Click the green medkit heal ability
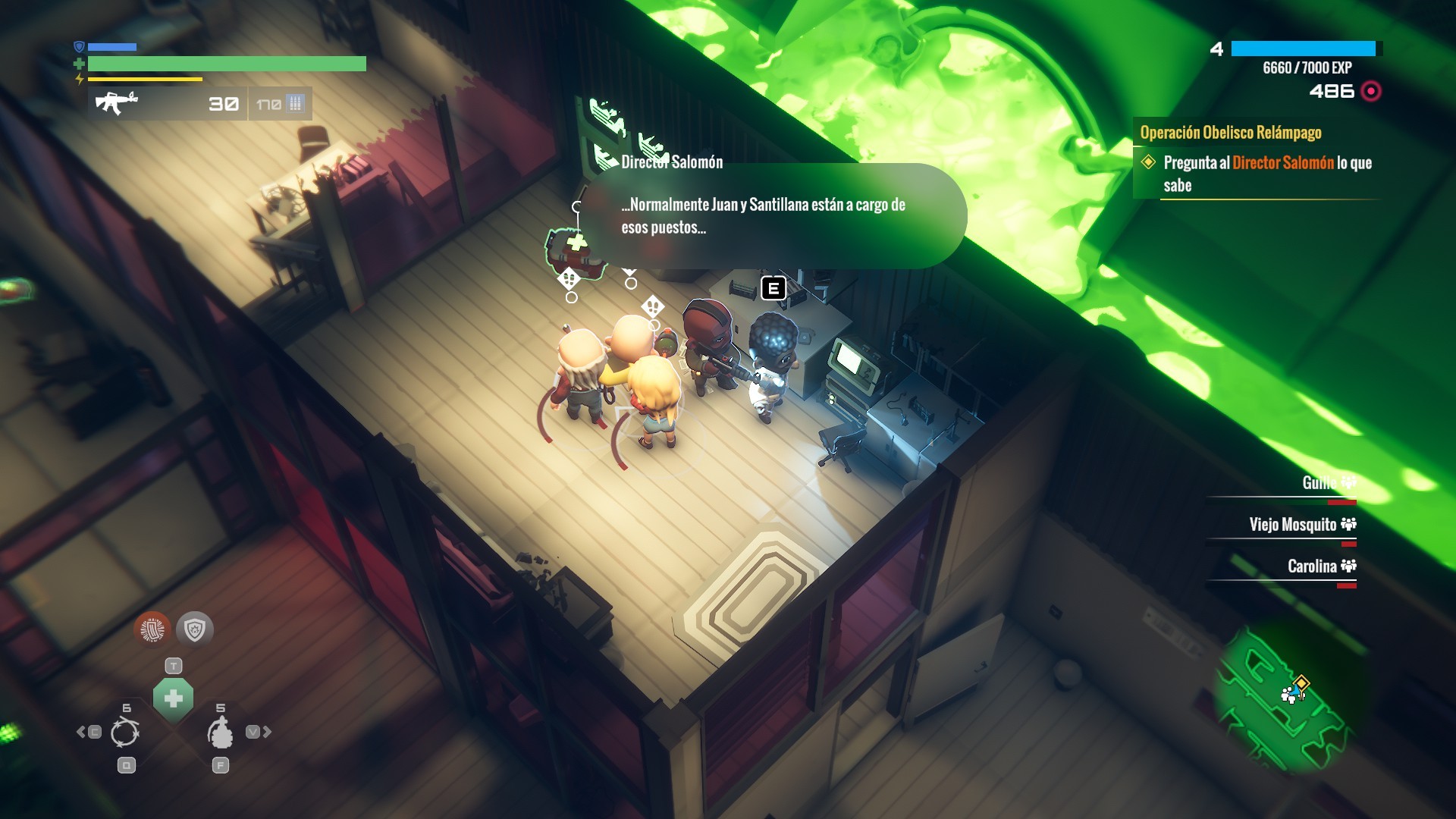Viewport: 1456px width, 819px height. click(x=173, y=698)
